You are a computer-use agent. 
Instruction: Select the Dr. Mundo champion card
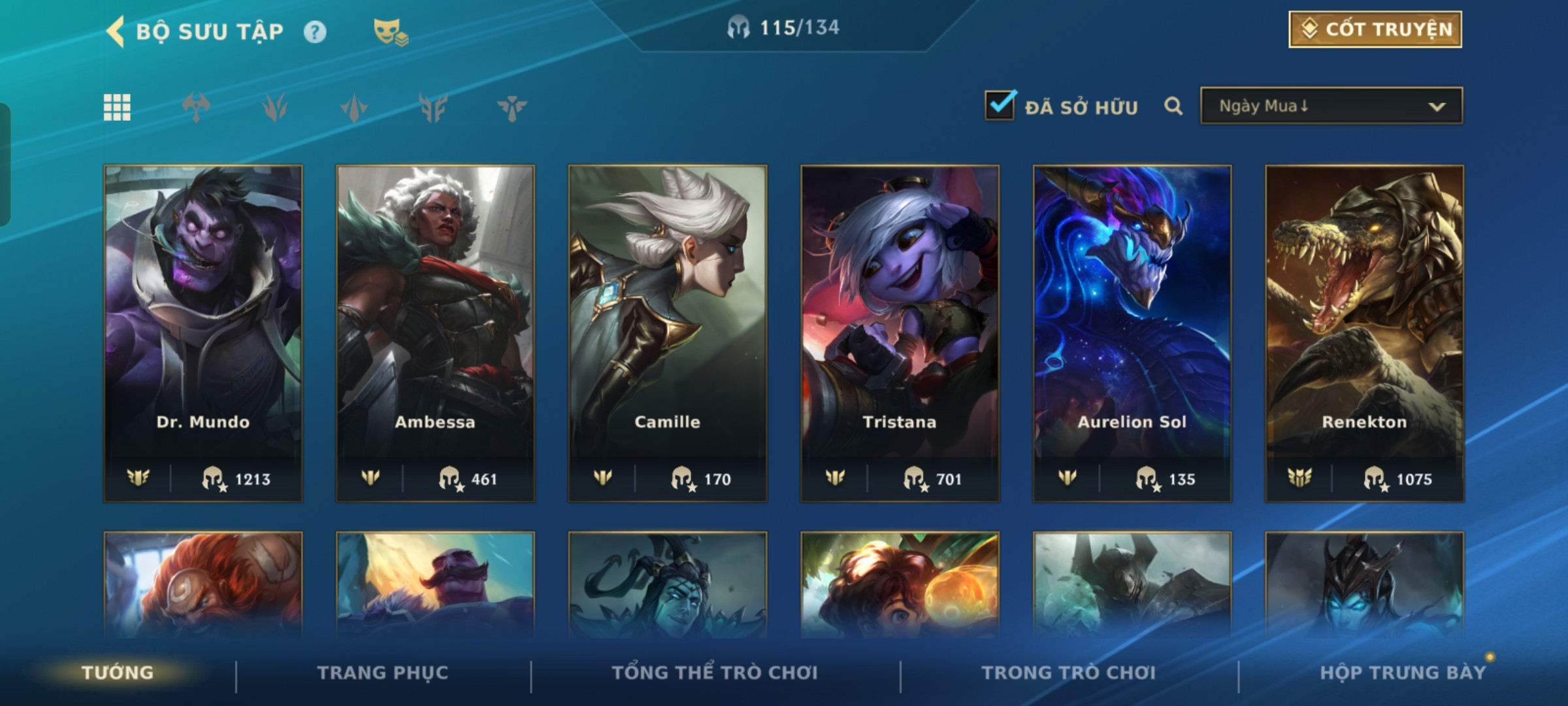pyautogui.click(x=203, y=333)
